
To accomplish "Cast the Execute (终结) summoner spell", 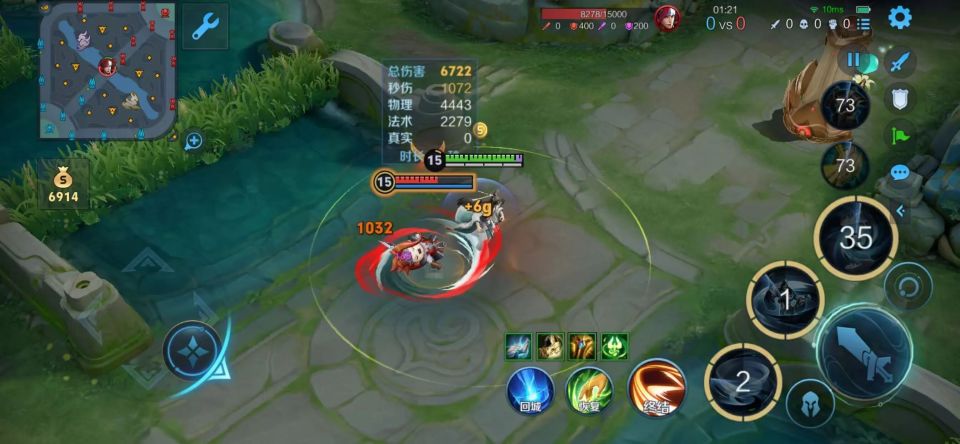I will [x=657, y=388].
